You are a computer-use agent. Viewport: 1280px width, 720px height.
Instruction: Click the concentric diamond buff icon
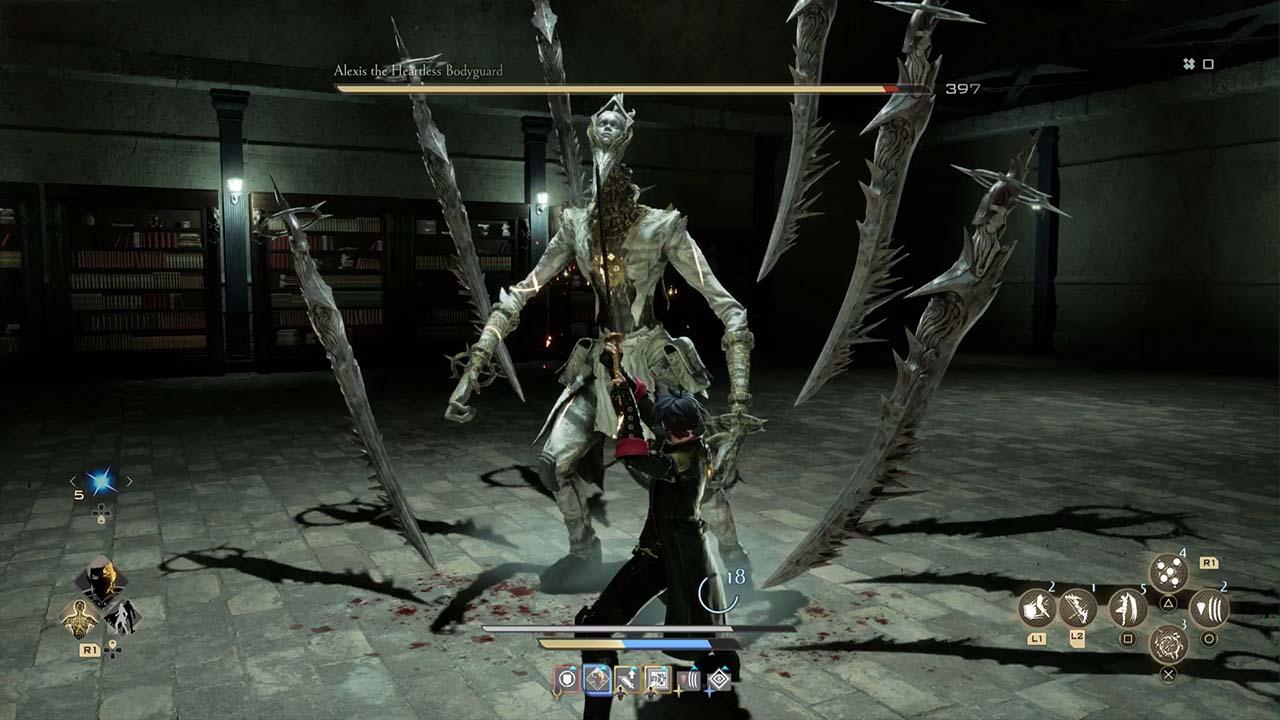coord(719,681)
